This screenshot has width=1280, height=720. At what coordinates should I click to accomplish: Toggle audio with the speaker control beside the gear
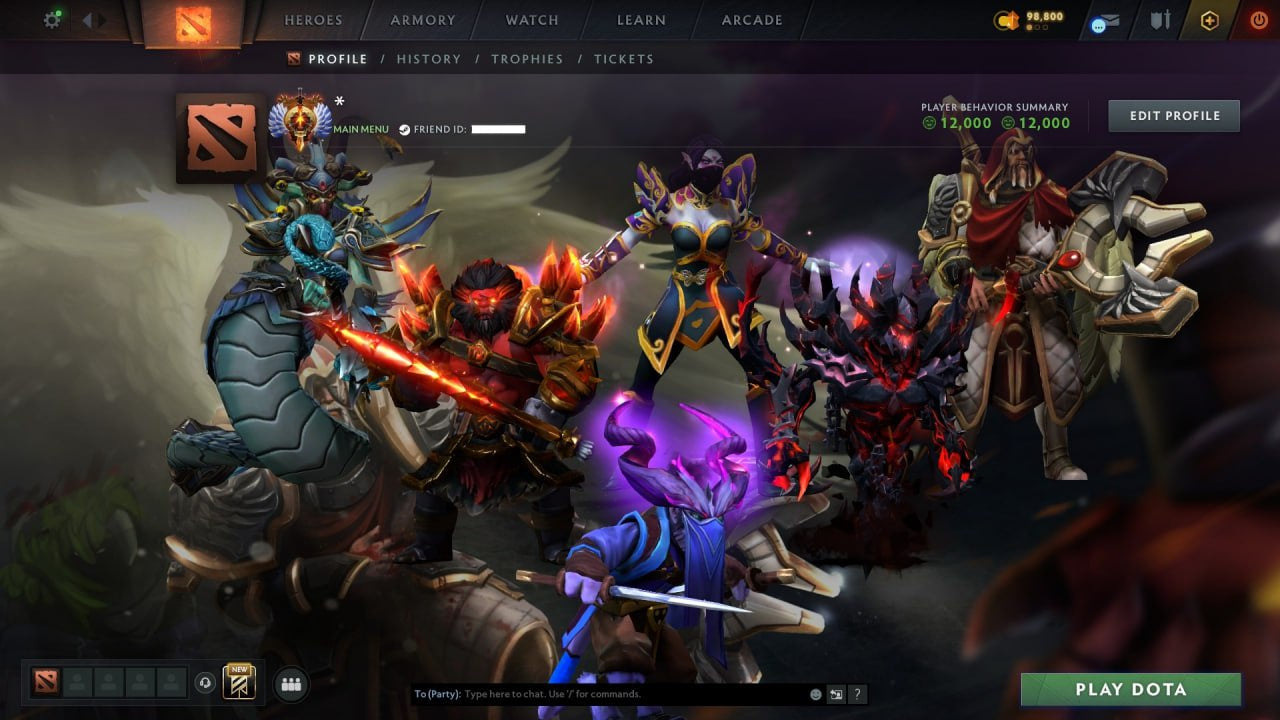pyautogui.click(x=93, y=19)
